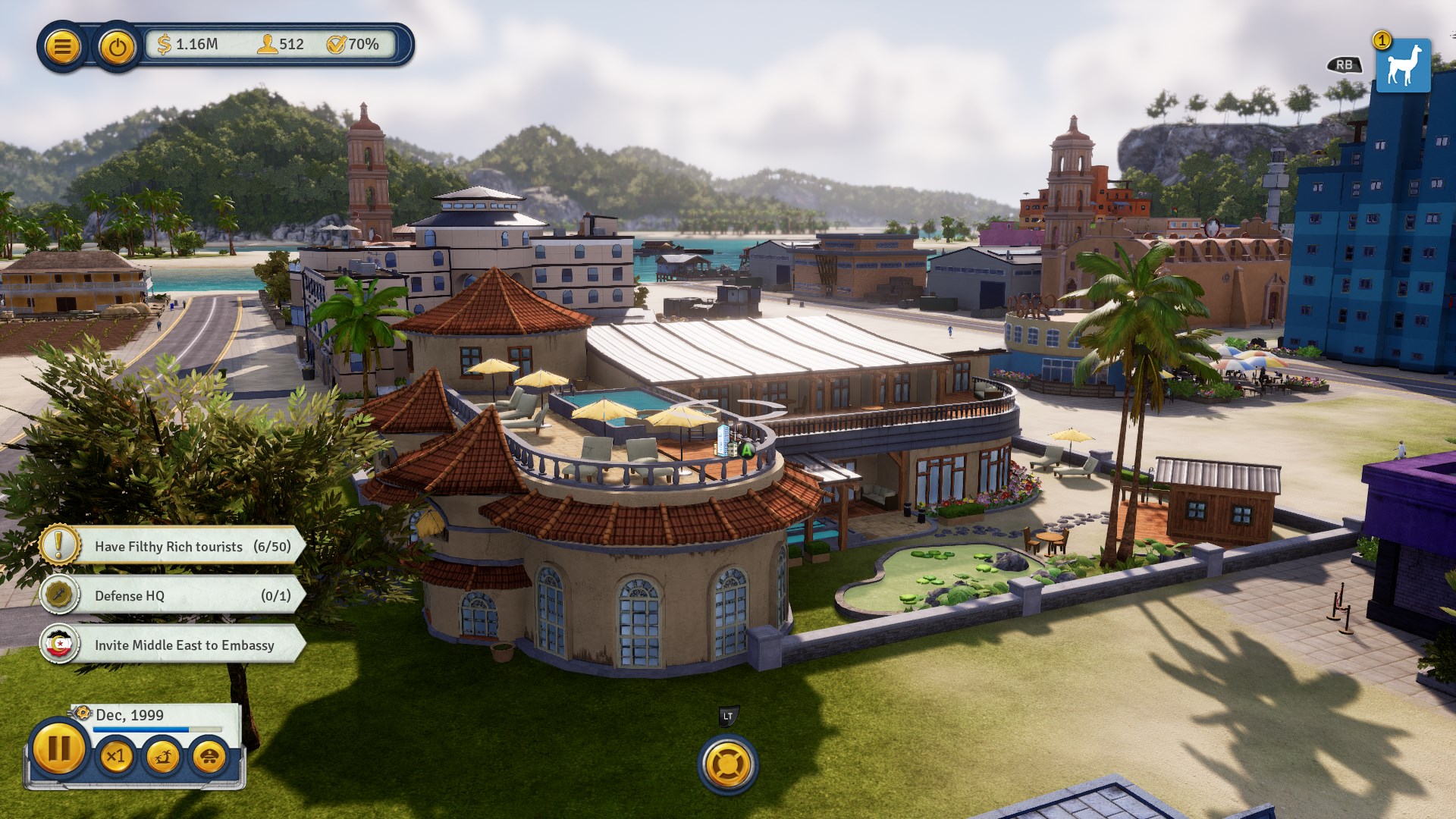Change the x1 game speed
This screenshot has width=1456, height=819.
tap(116, 756)
